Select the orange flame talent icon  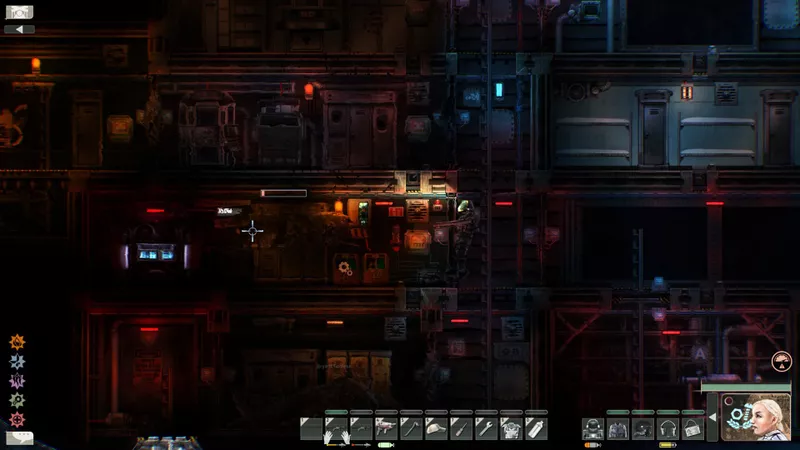pos(16,341)
